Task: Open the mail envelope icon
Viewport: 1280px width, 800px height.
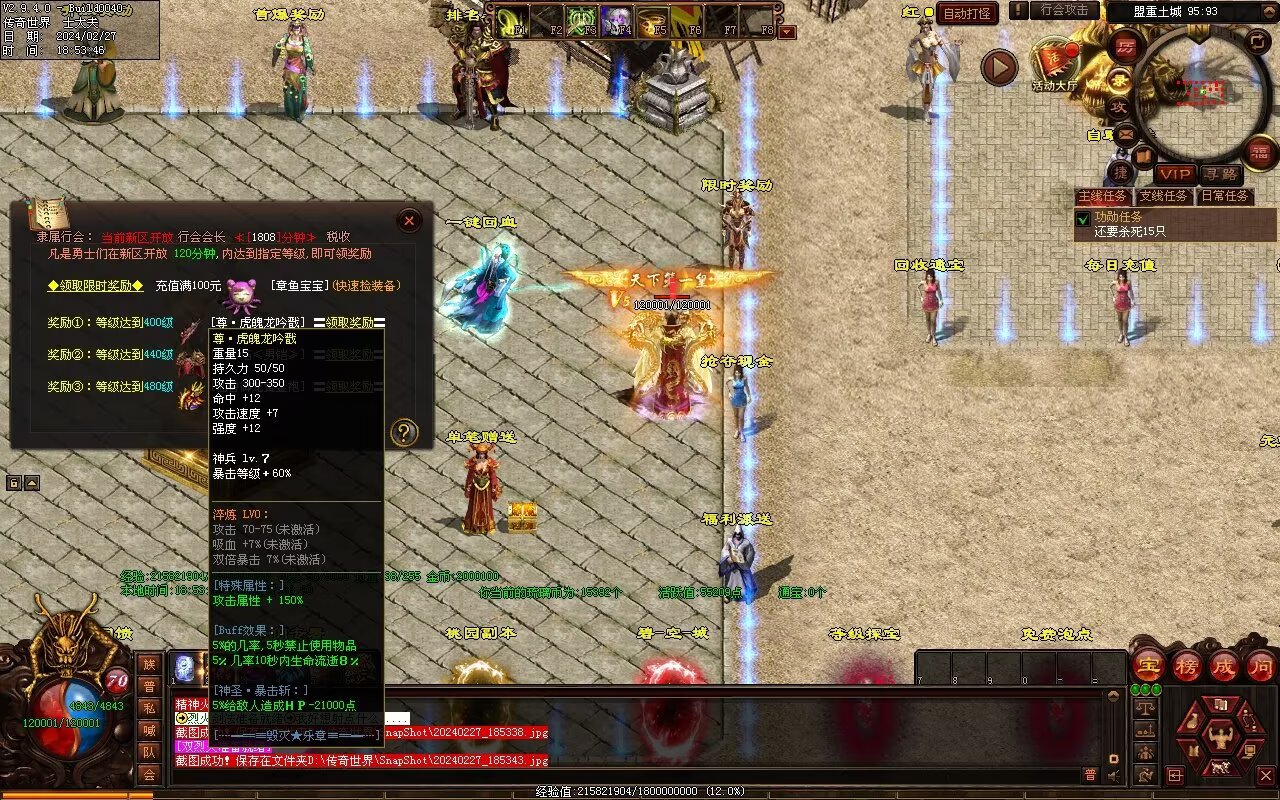Action: 1126,134
